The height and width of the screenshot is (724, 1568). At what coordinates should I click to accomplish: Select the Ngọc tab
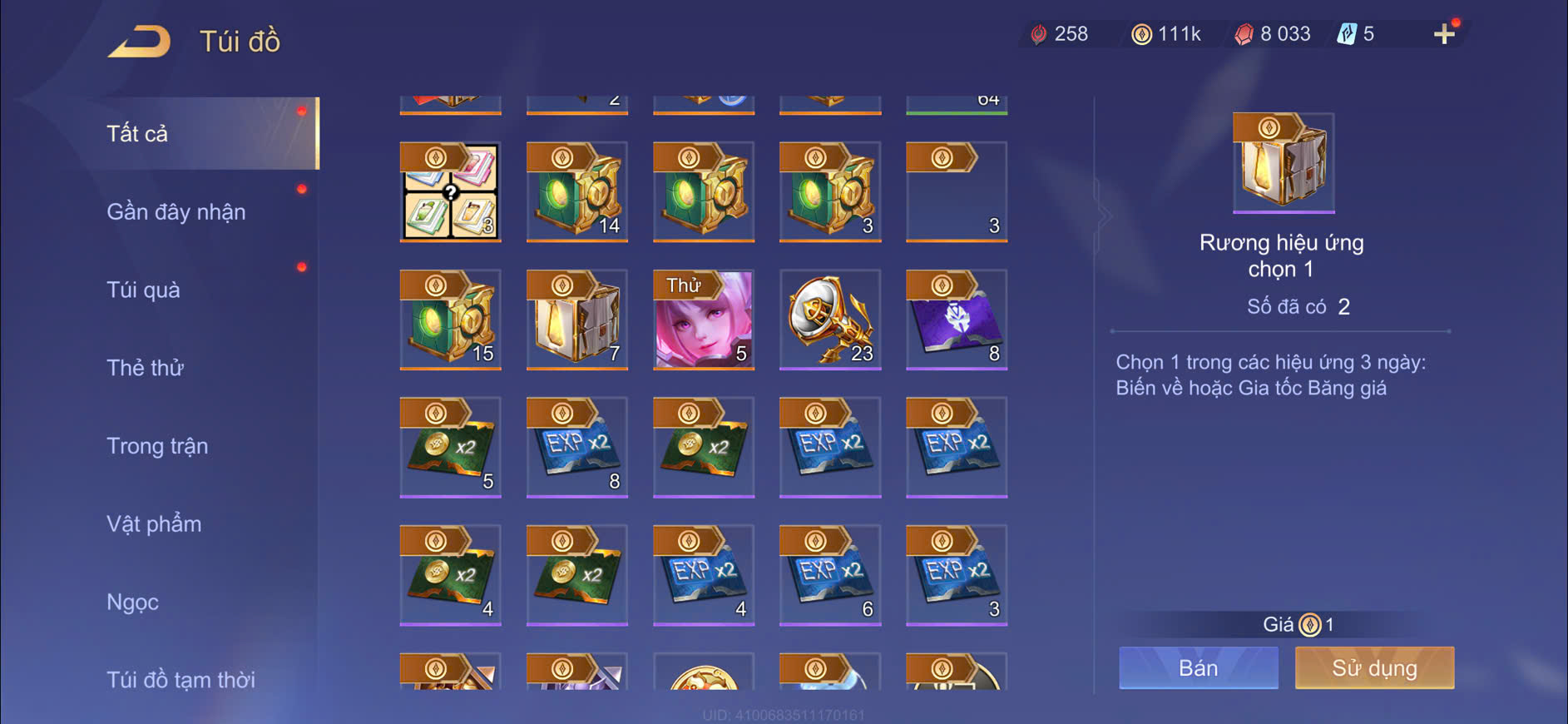click(132, 602)
